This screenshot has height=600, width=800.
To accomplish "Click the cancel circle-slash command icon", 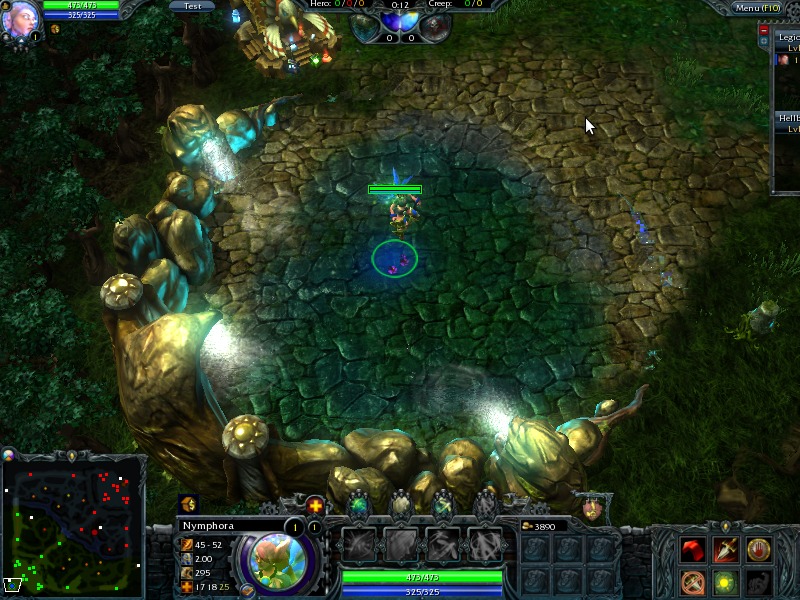I will [693, 582].
